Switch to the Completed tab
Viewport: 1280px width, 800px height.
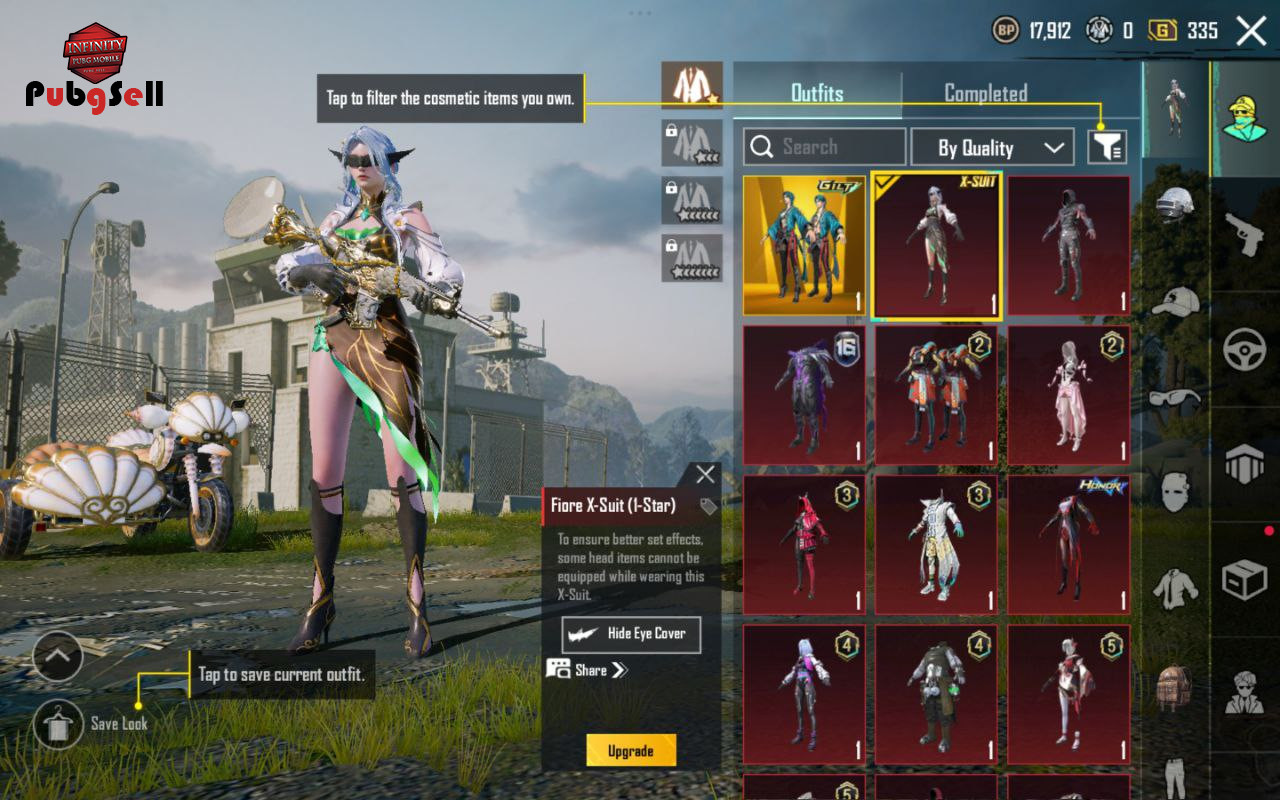click(985, 93)
